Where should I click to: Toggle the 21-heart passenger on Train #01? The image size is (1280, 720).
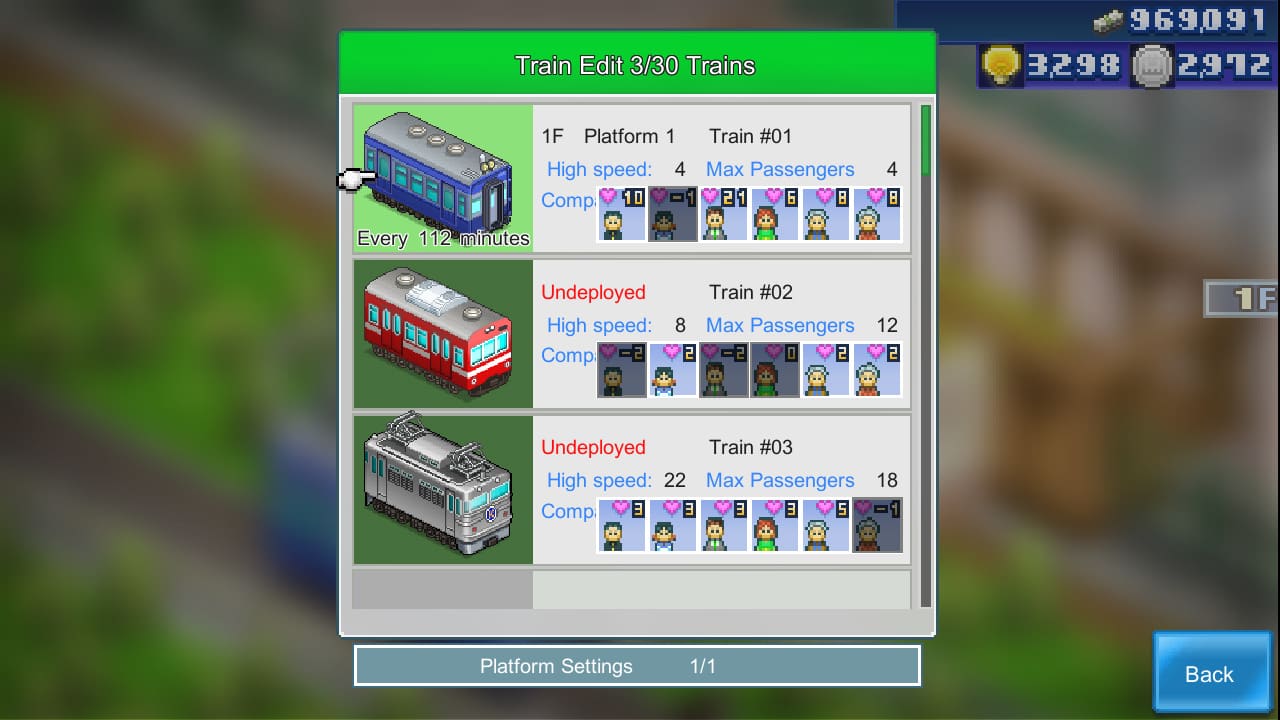723,215
